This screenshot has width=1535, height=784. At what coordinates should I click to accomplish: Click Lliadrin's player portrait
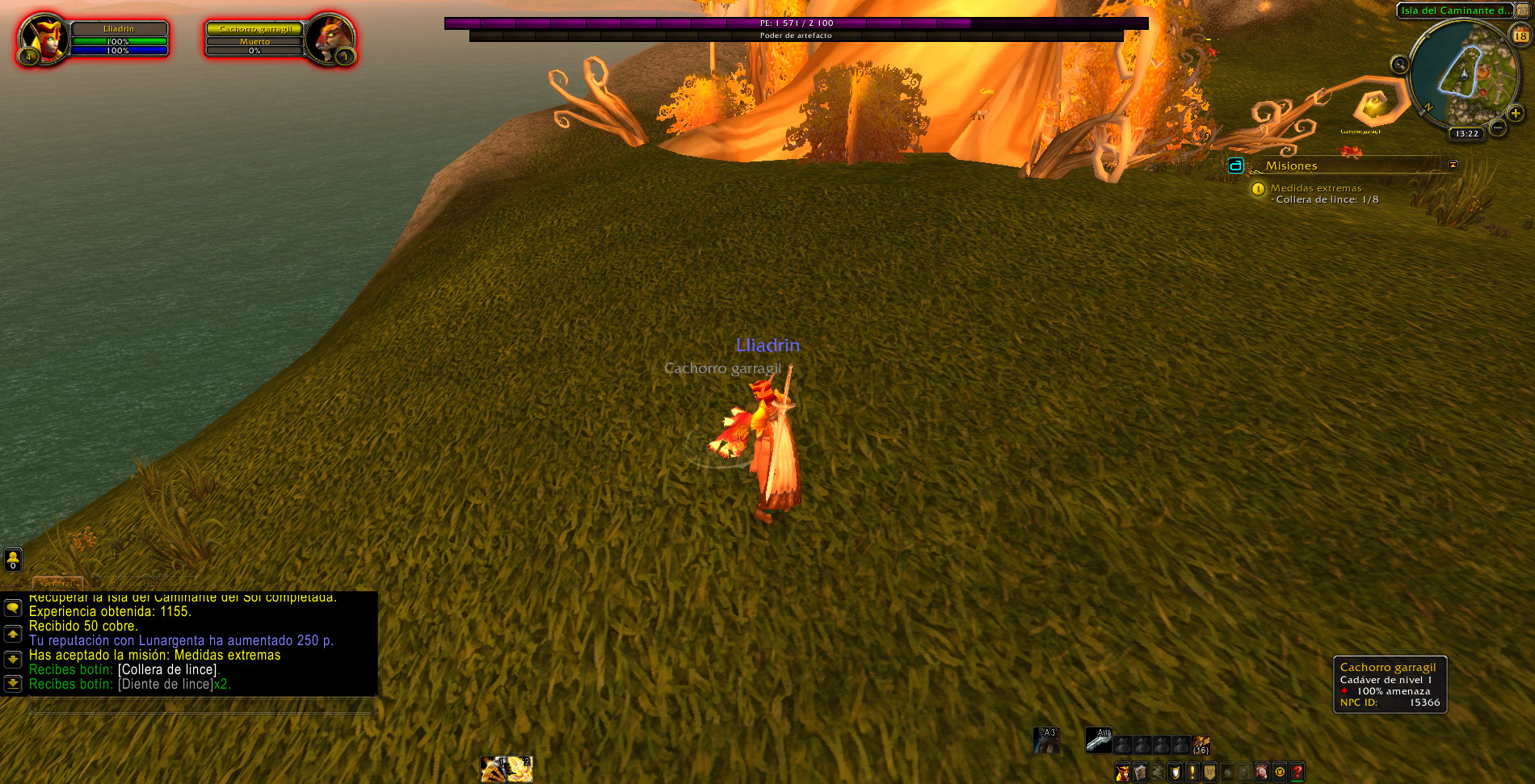coord(42,37)
